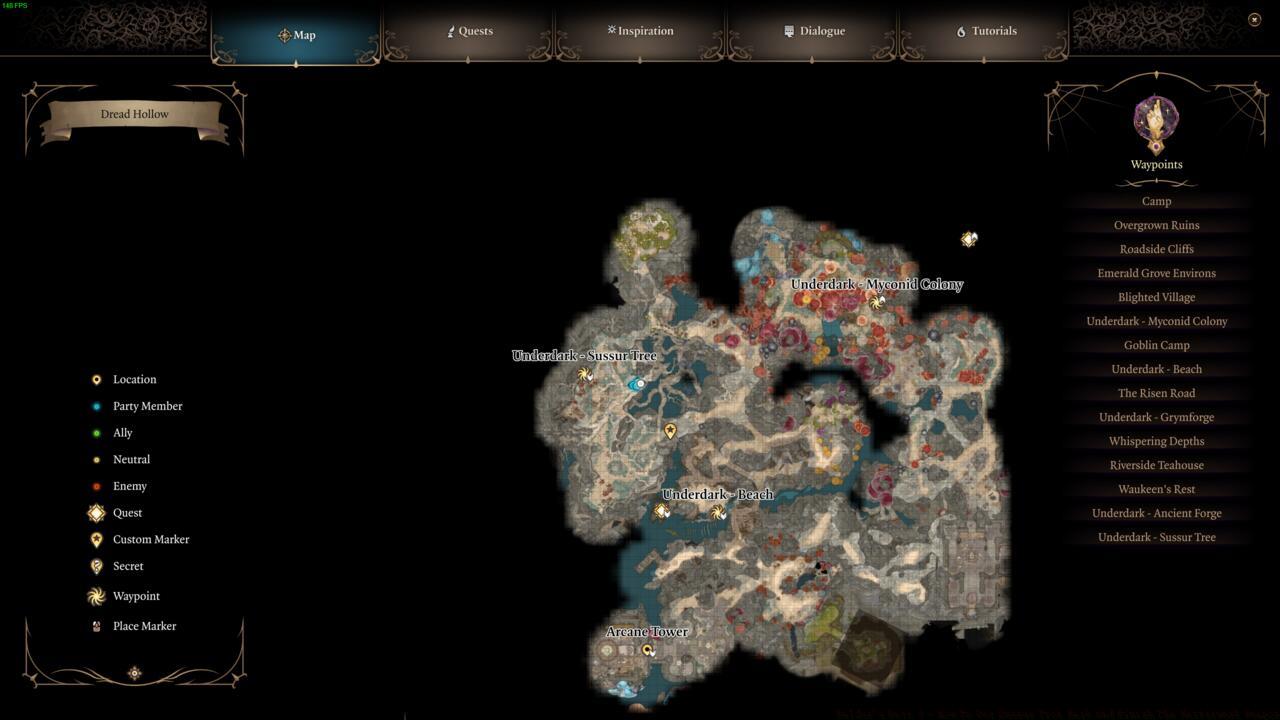
Task: Select the yellow custom marker pin in map center
Action: (670, 431)
